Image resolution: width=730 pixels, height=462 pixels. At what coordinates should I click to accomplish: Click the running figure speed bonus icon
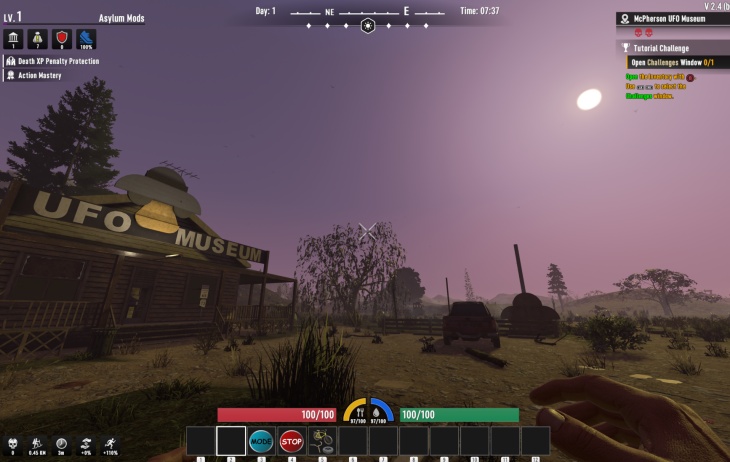click(x=110, y=443)
